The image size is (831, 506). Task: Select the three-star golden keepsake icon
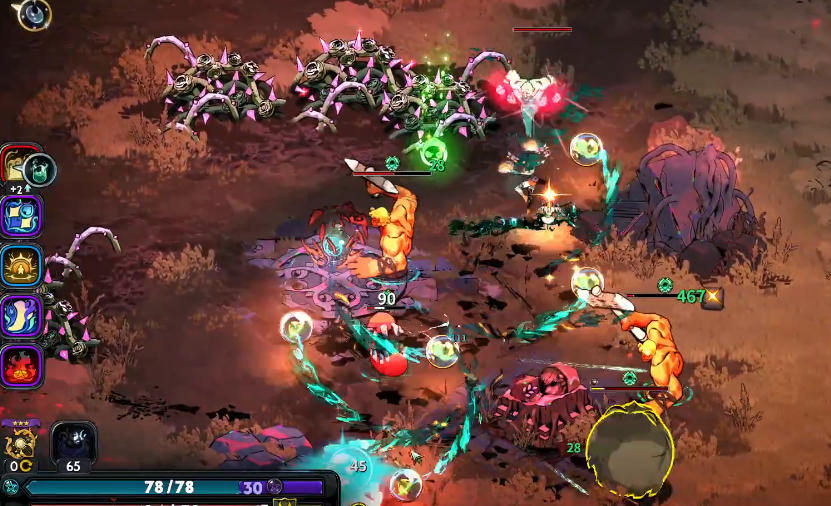click(x=21, y=440)
